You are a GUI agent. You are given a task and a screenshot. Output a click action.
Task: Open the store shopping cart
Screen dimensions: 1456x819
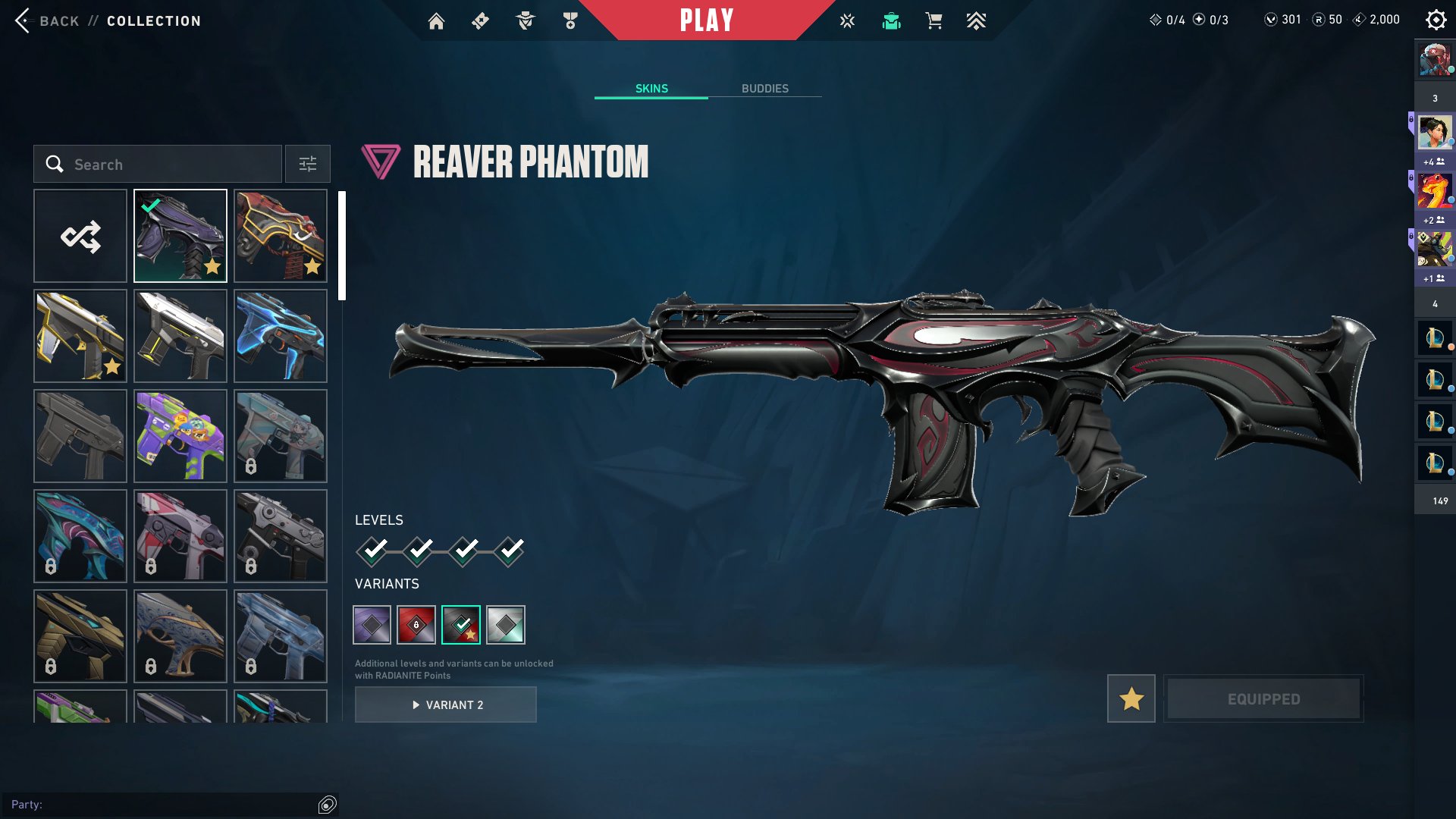(x=934, y=21)
